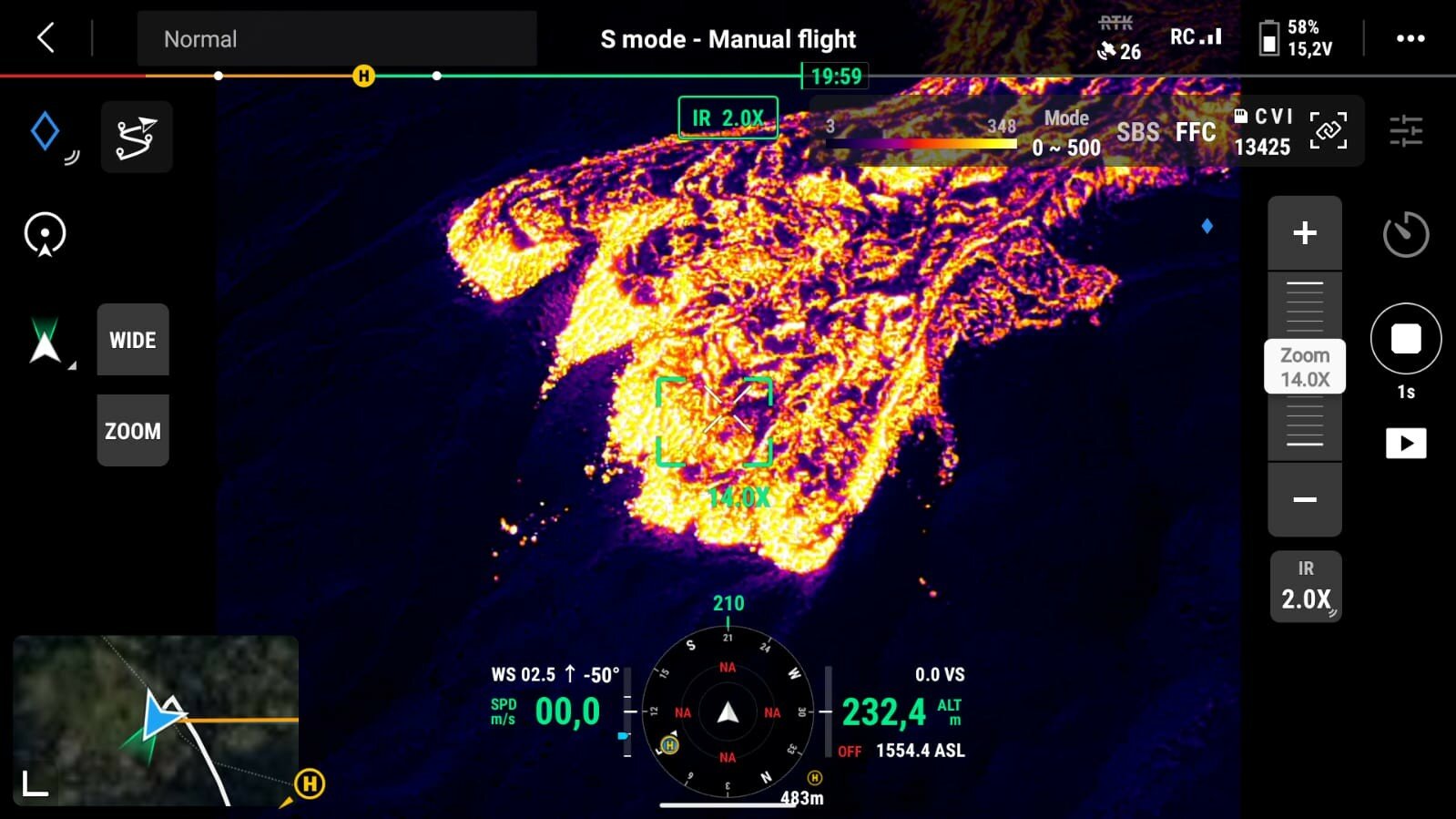This screenshot has height=819, width=1456.
Task: Open the Normal flight mode dropdown
Action: (336, 39)
